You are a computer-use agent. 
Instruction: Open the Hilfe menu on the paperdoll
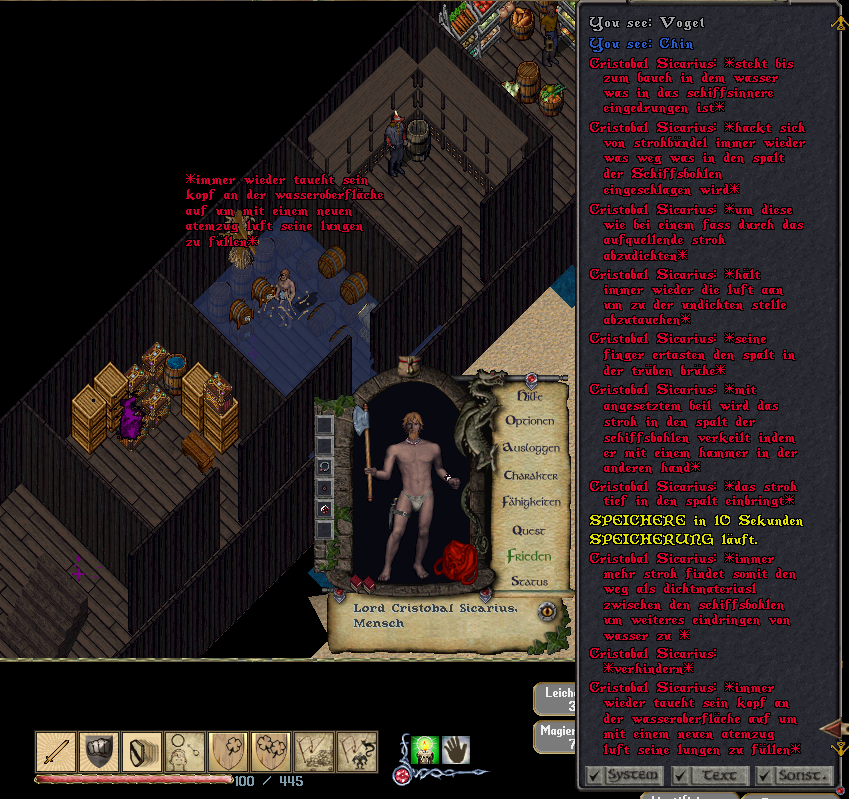(x=529, y=395)
